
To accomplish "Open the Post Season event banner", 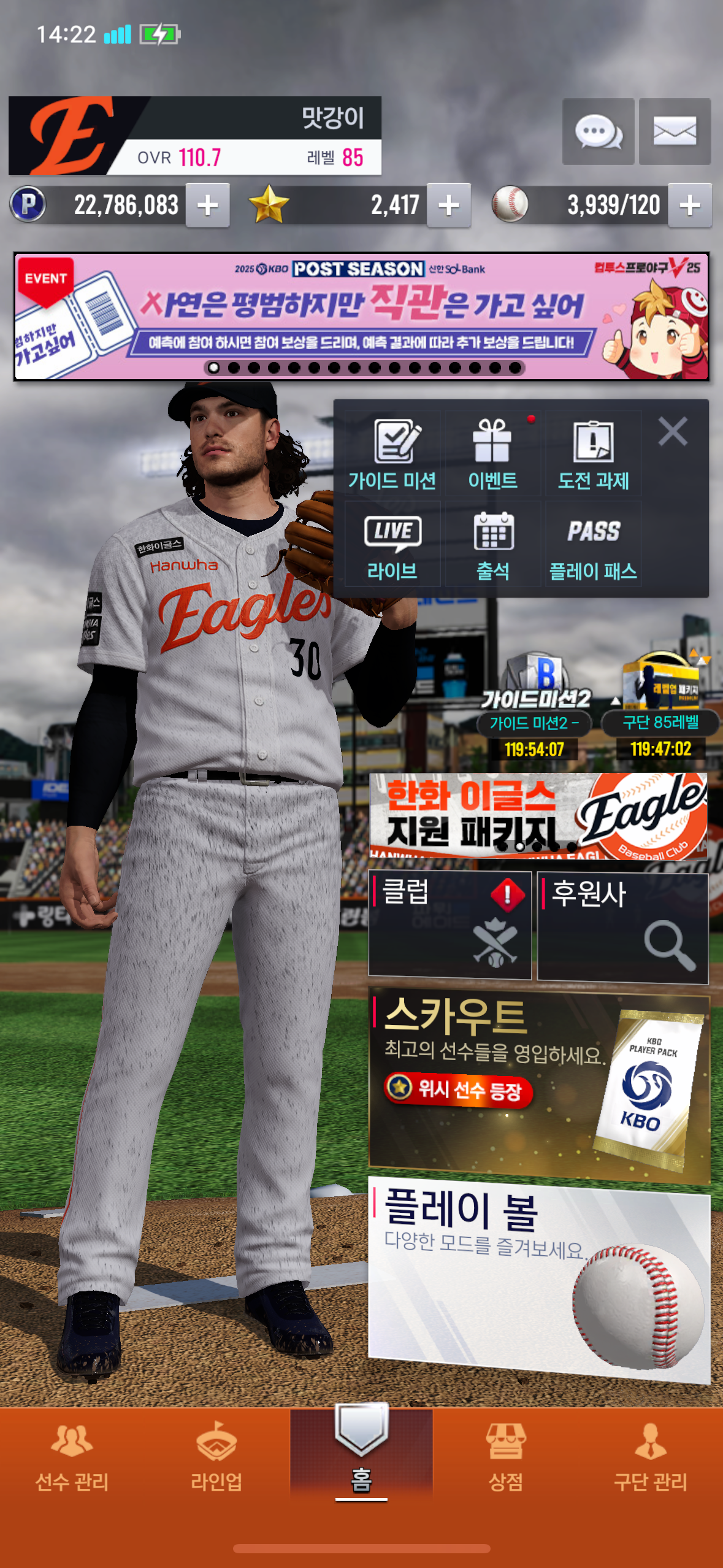I will (362, 317).
